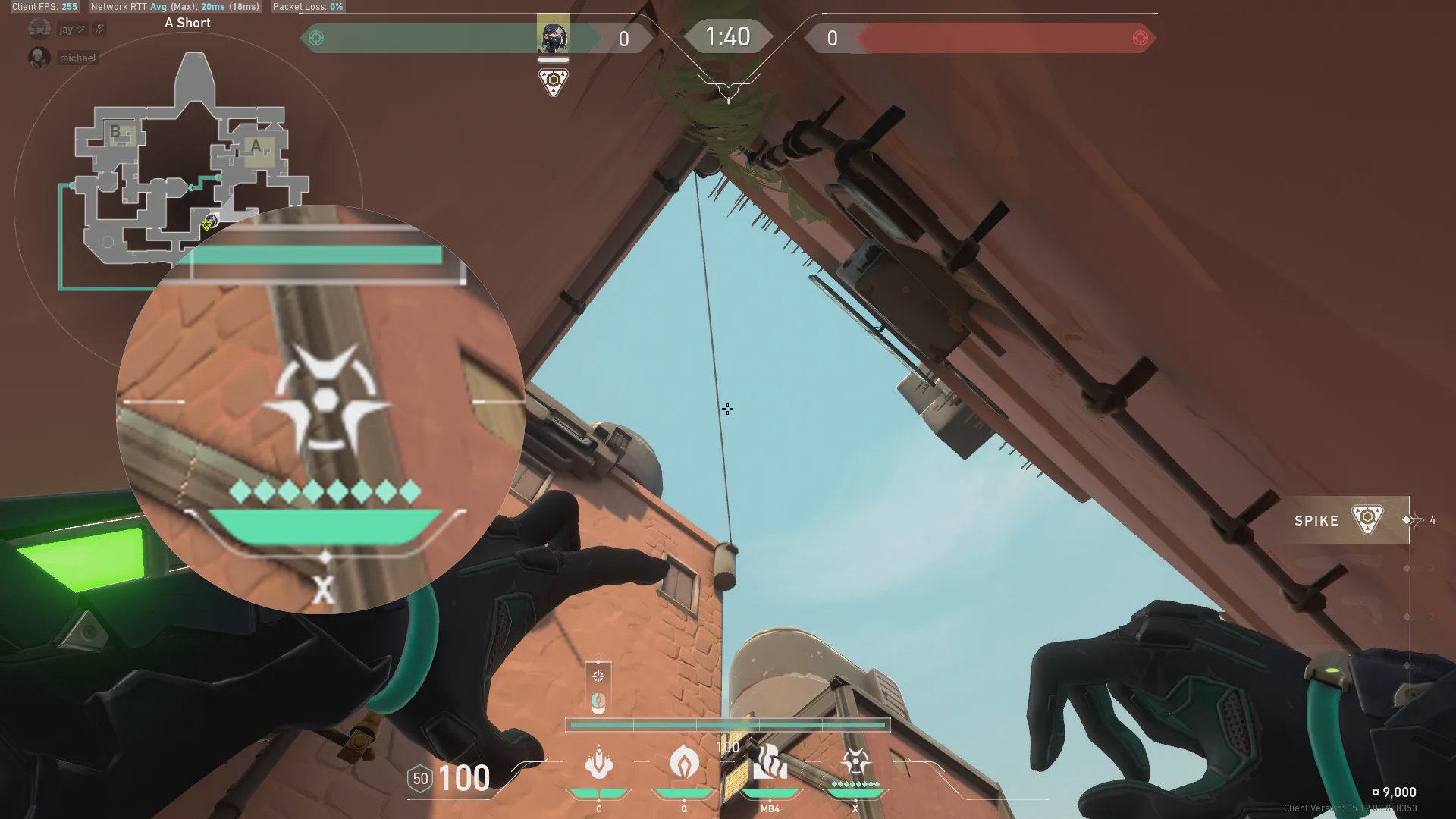Click the green team emblem in scorebar
Screen dimensions: 1456x819
(317, 38)
